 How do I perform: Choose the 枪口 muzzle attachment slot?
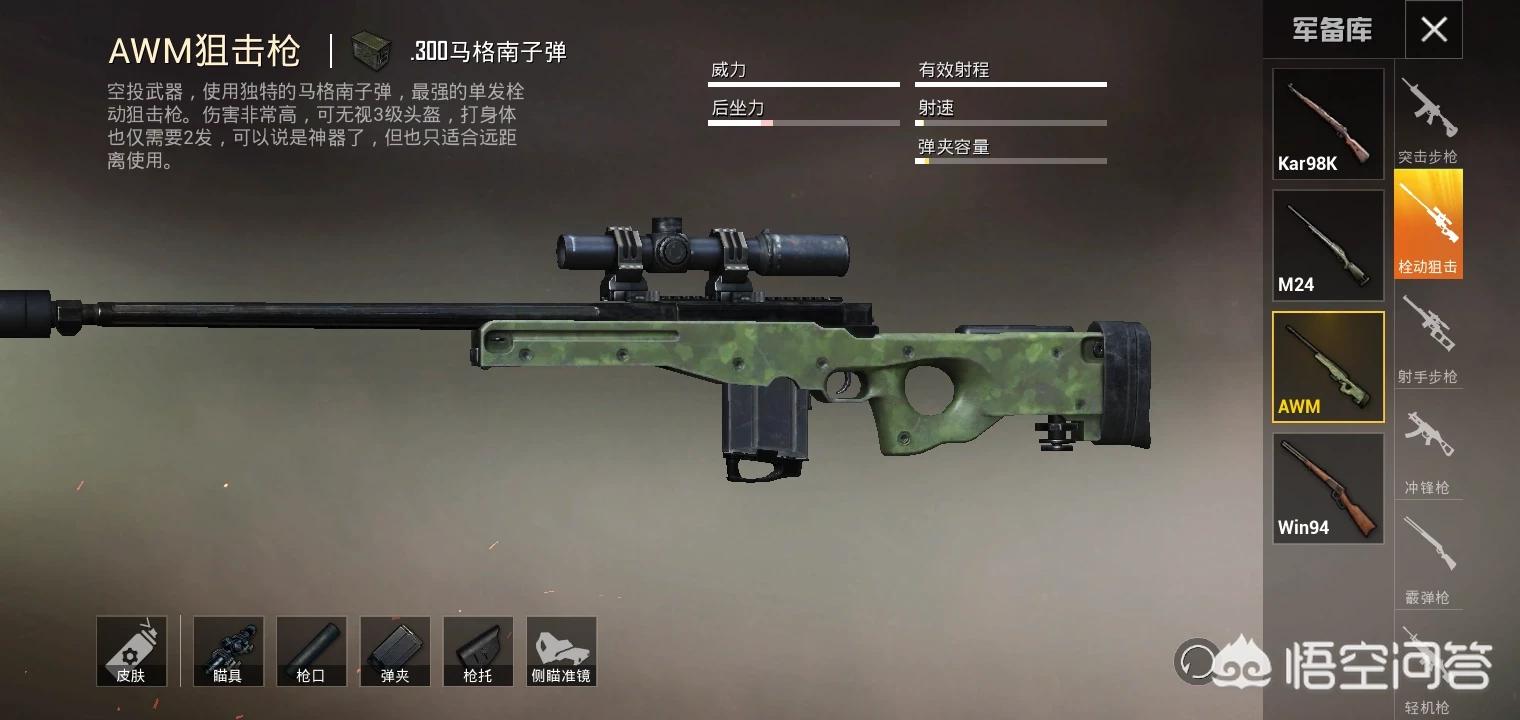(311, 651)
